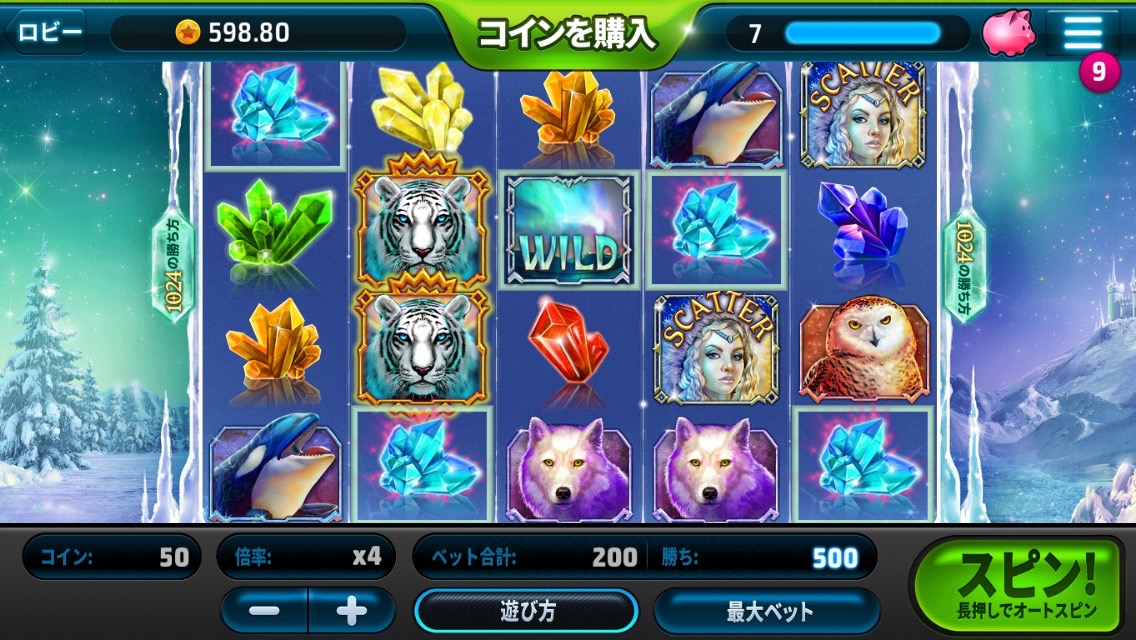Screen dimensions: 1136x640
Task: Open the pink piggy bank
Action: tap(1008, 33)
